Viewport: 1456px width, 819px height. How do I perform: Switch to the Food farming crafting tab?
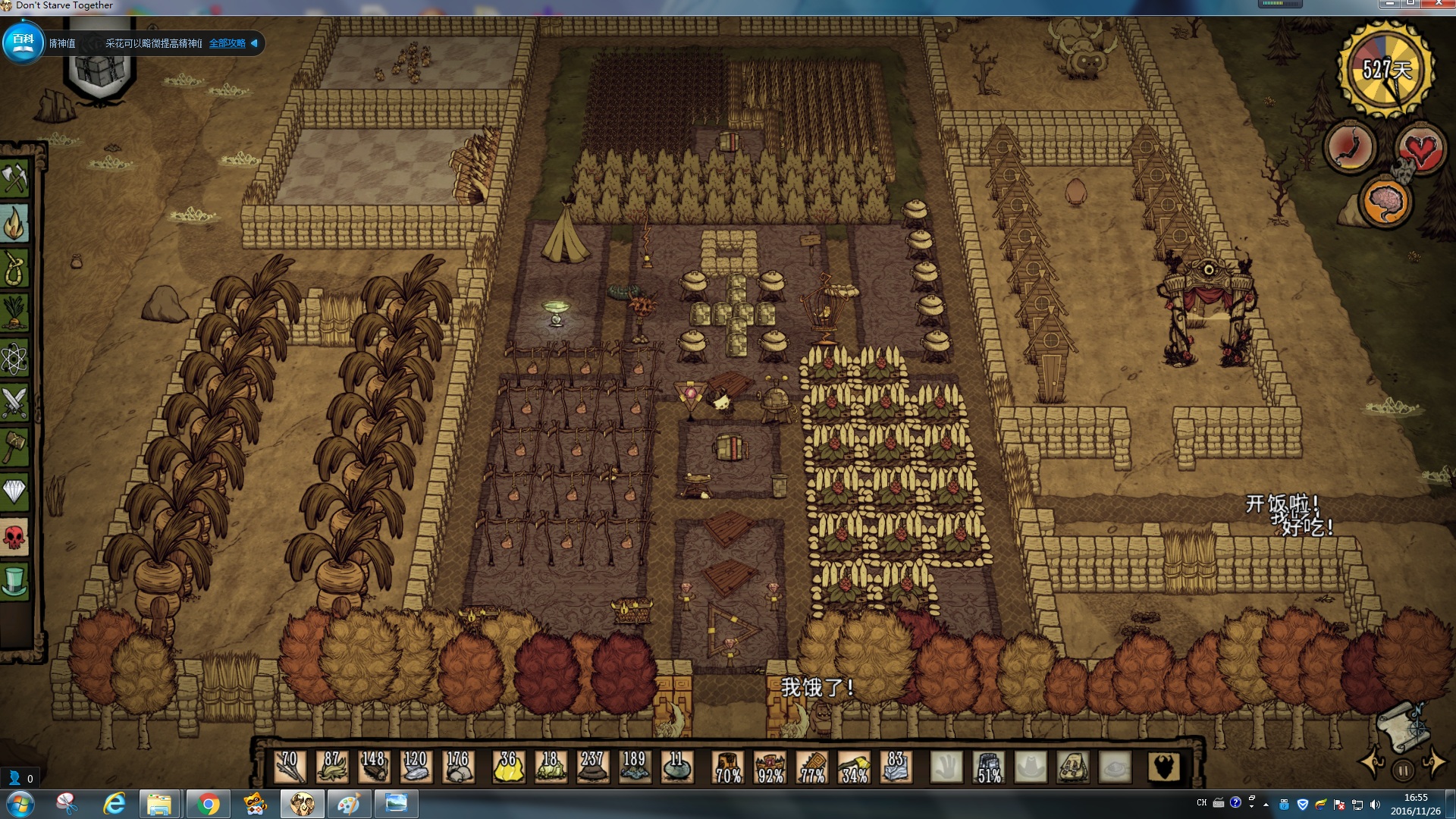pyautogui.click(x=14, y=312)
